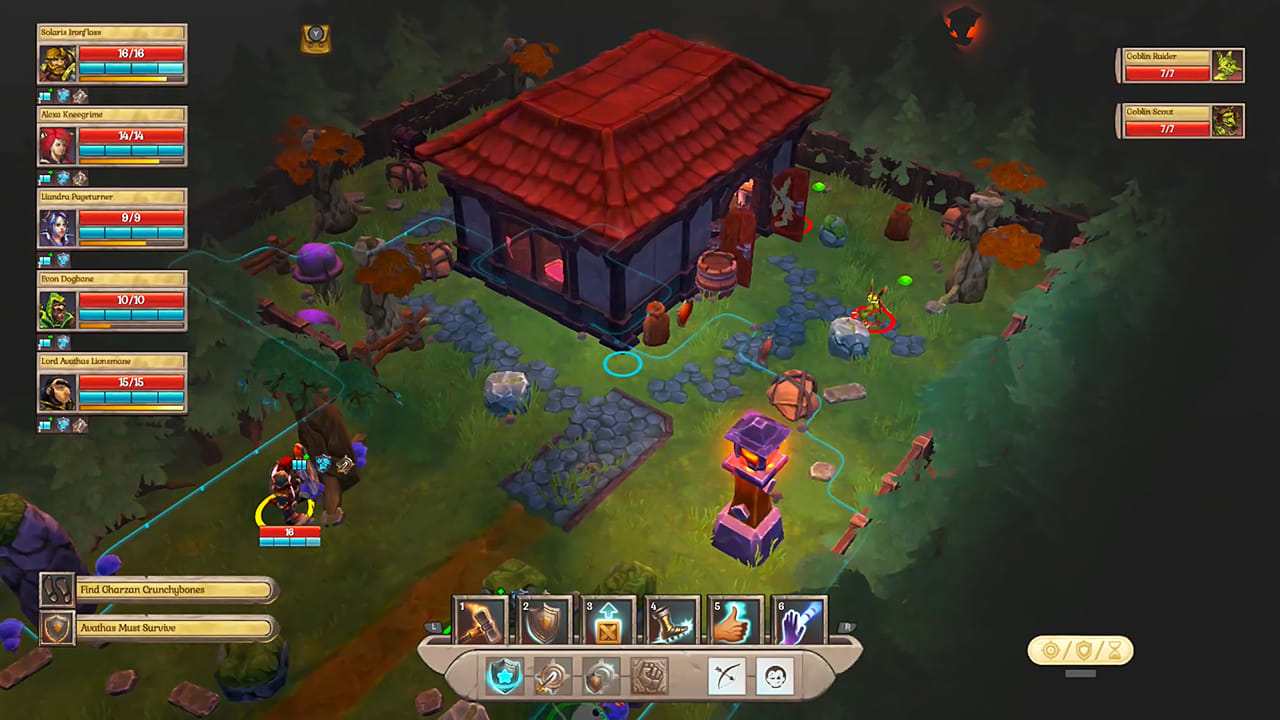Toggle the blue gem status icon under Solaris Ironfloss
This screenshot has height=720, width=1280.
(x=62, y=95)
